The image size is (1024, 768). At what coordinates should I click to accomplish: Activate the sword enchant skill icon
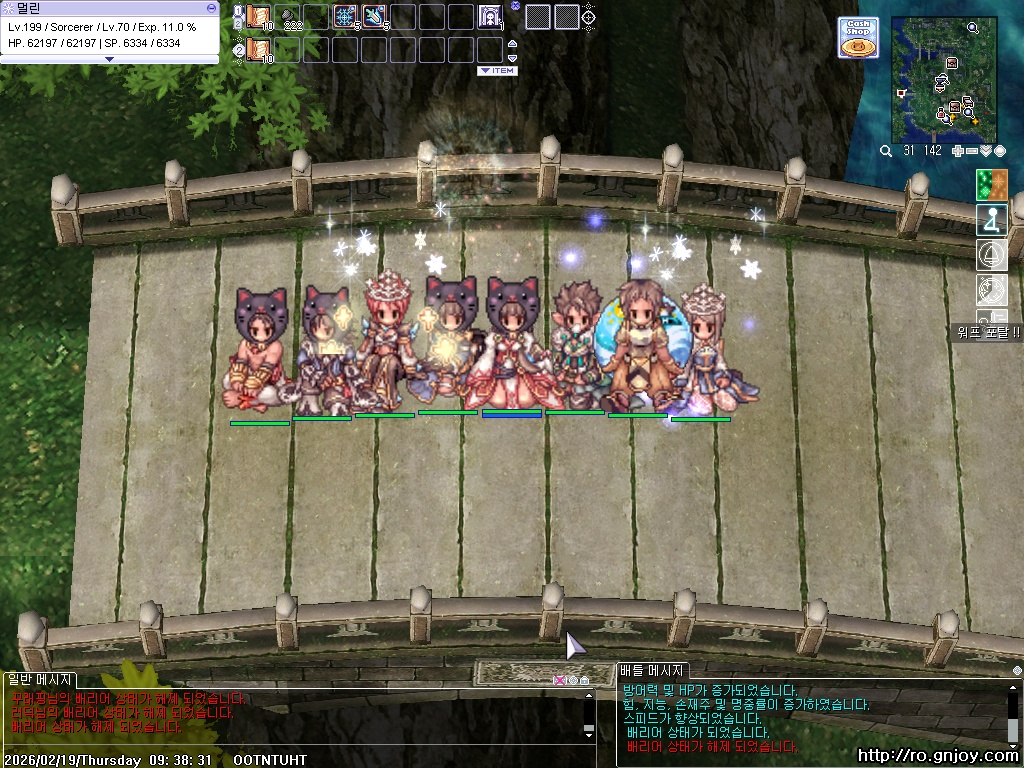click(x=375, y=17)
